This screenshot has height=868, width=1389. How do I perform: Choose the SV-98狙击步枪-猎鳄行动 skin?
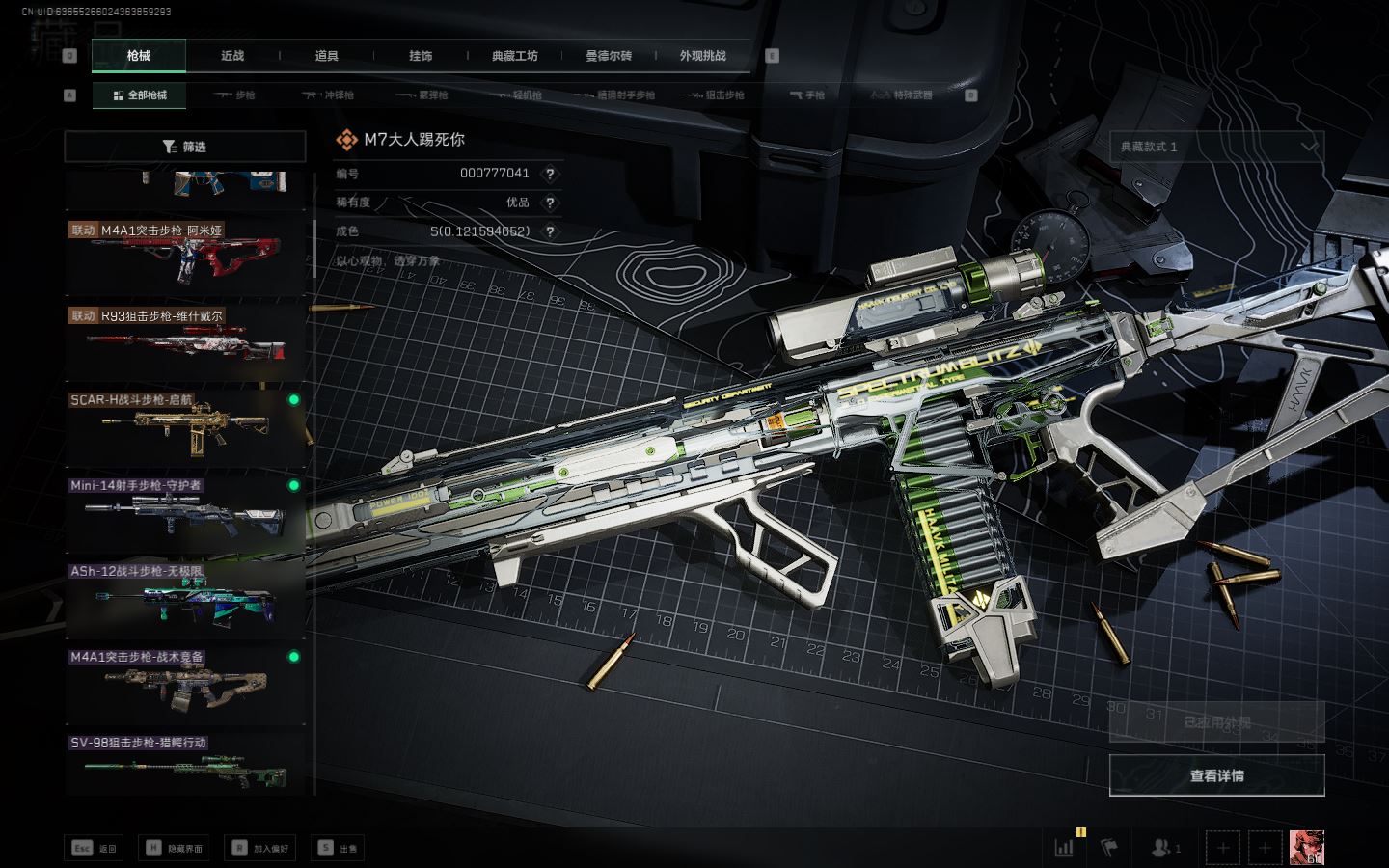[185, 767]
